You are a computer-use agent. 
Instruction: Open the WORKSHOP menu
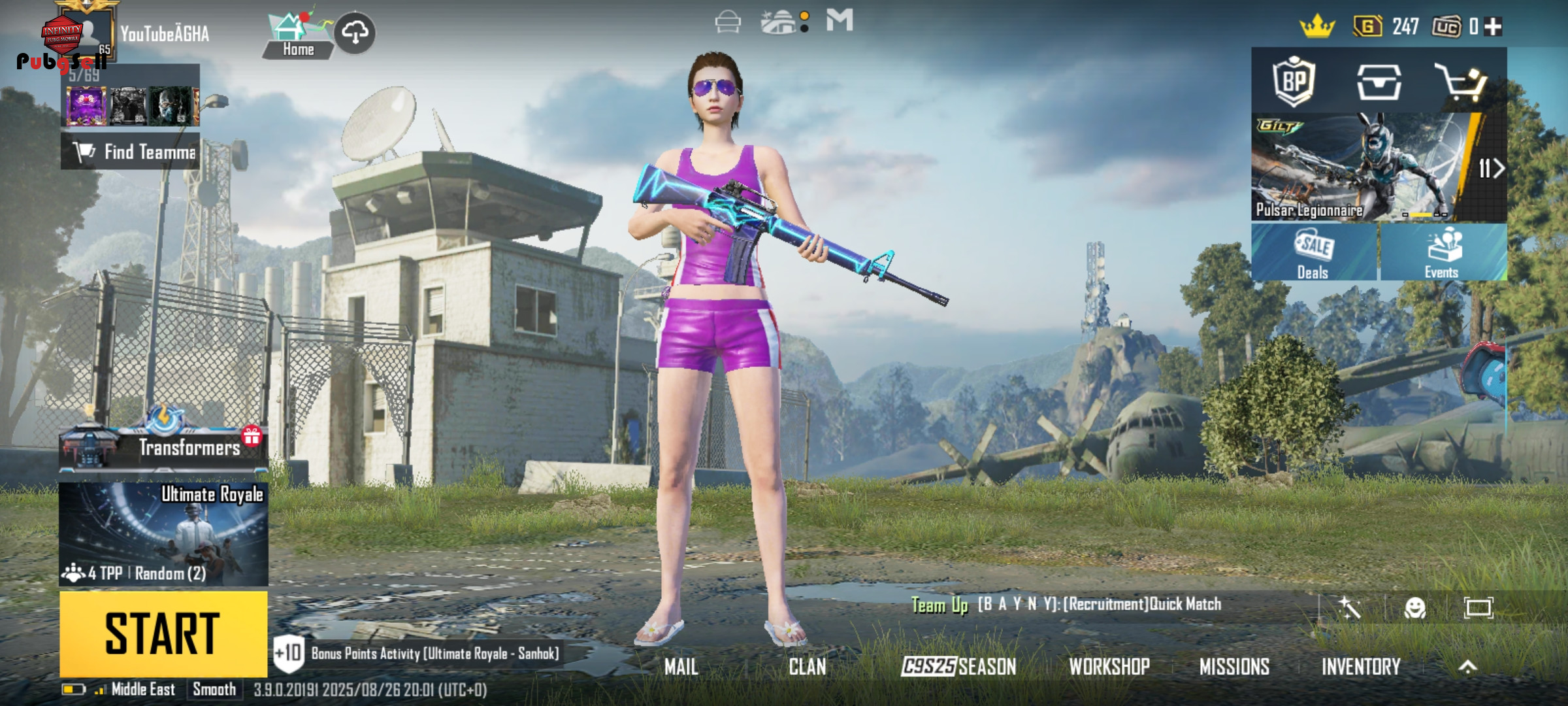1109,667
